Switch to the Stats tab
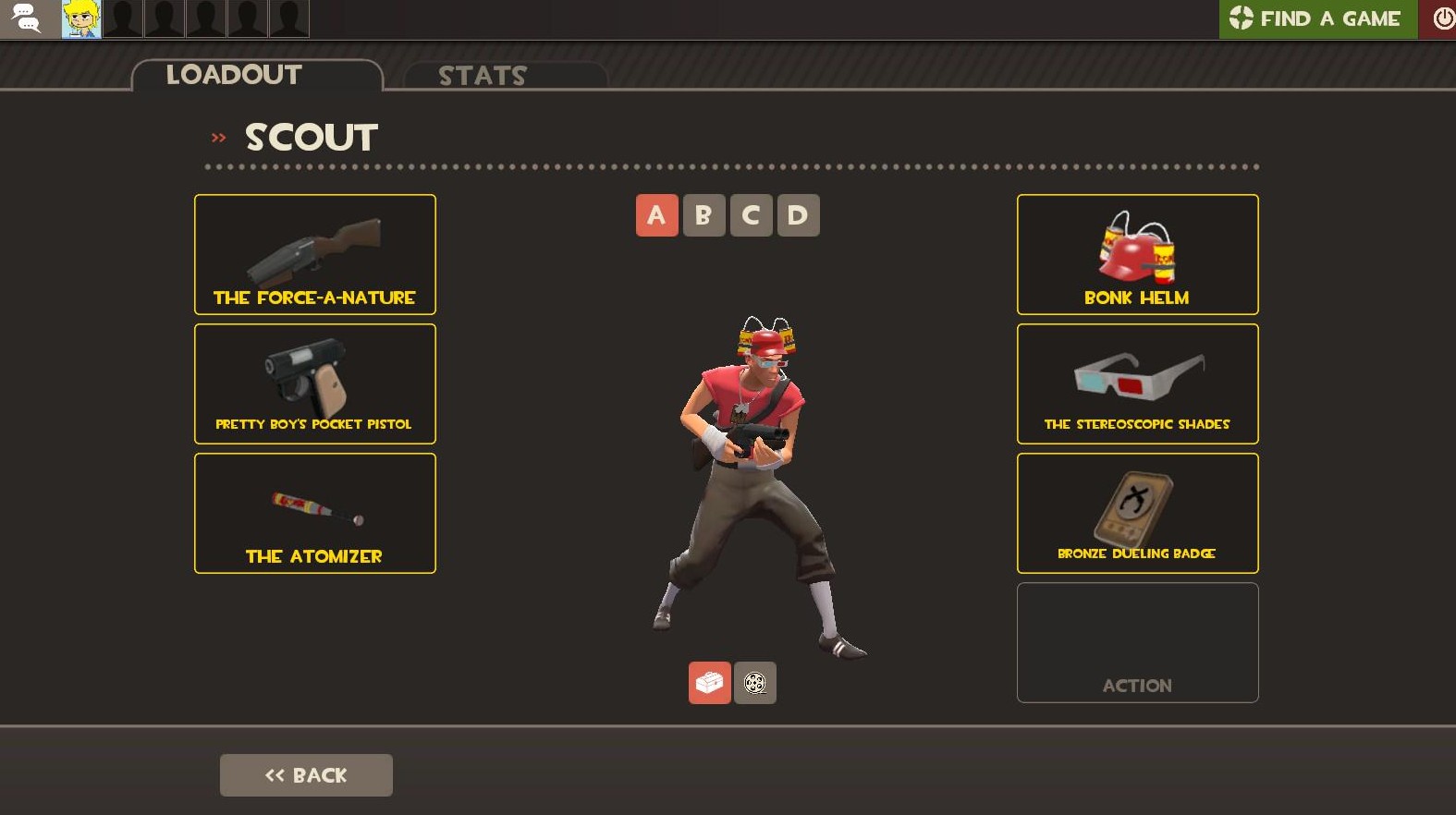Screen dimensions: 1456x815 [x=482, y=76]
